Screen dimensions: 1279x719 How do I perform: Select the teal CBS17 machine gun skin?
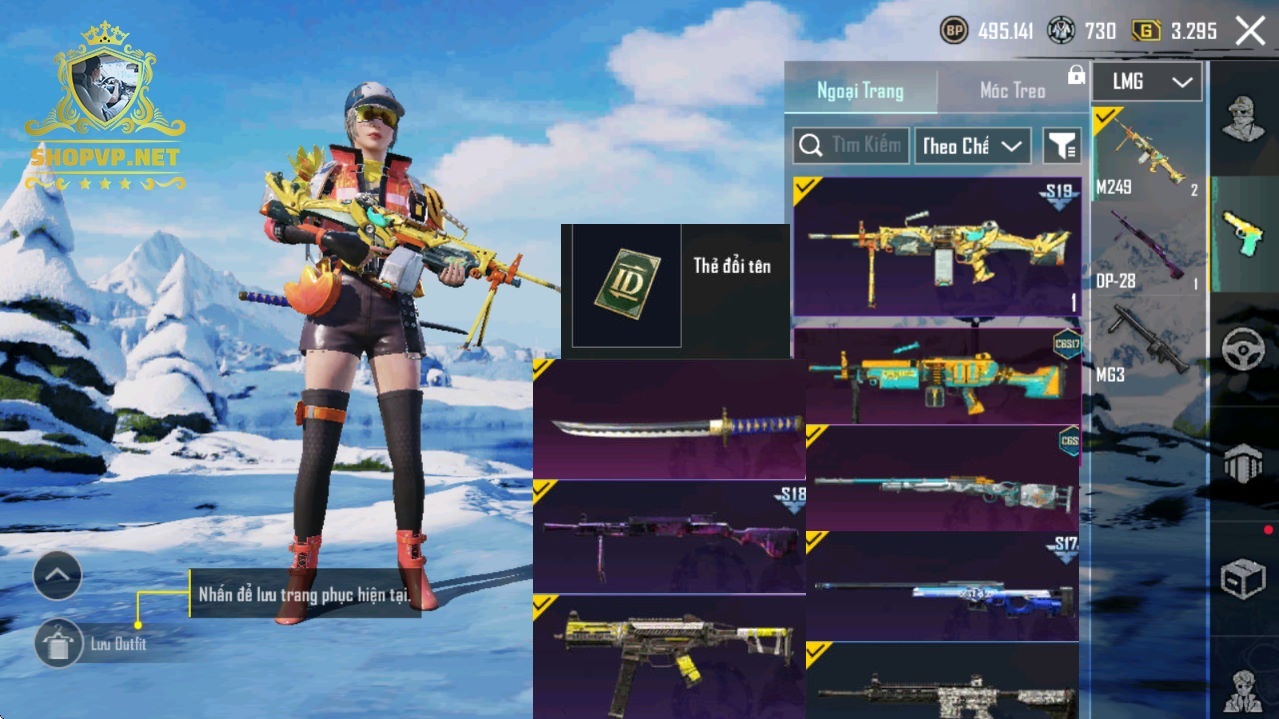937,375
